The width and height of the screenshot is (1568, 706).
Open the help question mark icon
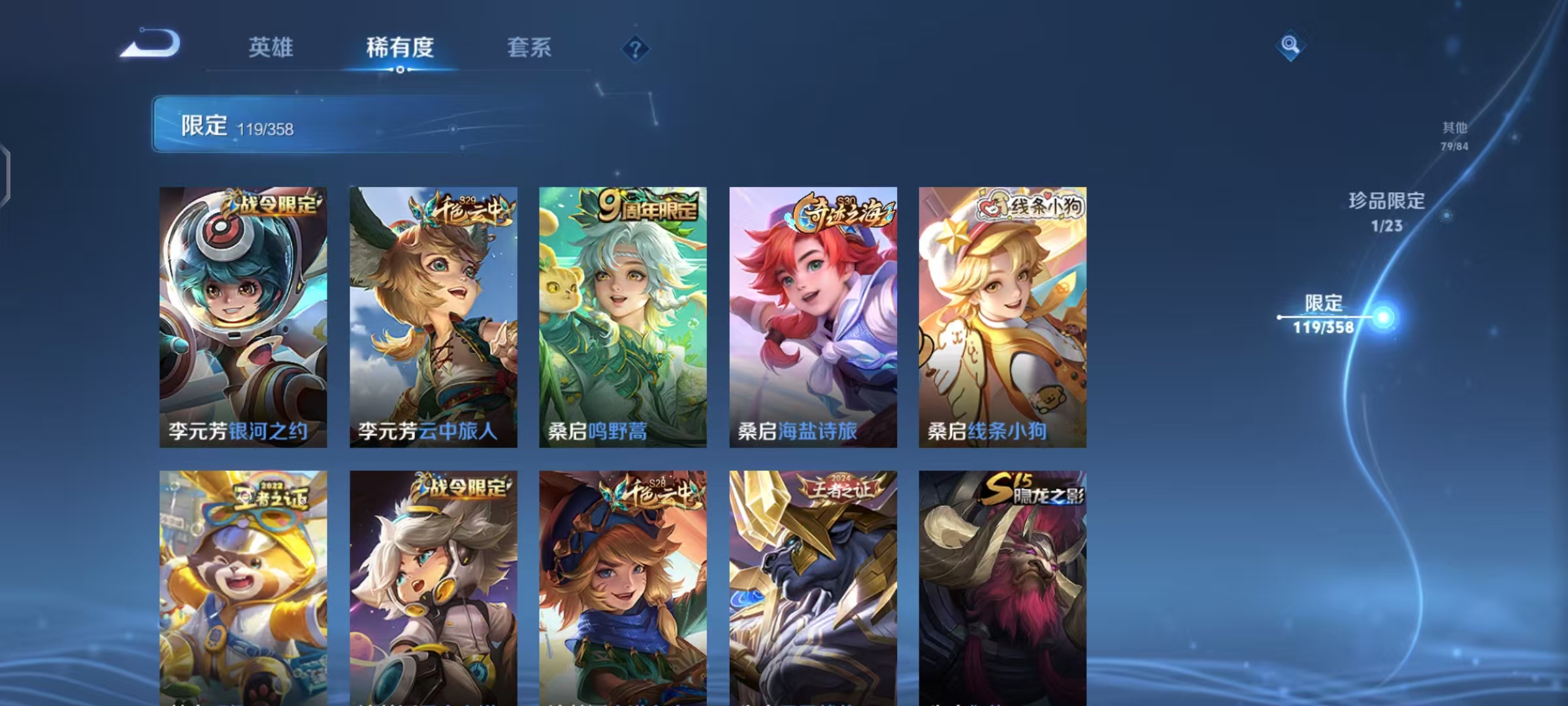635,49
